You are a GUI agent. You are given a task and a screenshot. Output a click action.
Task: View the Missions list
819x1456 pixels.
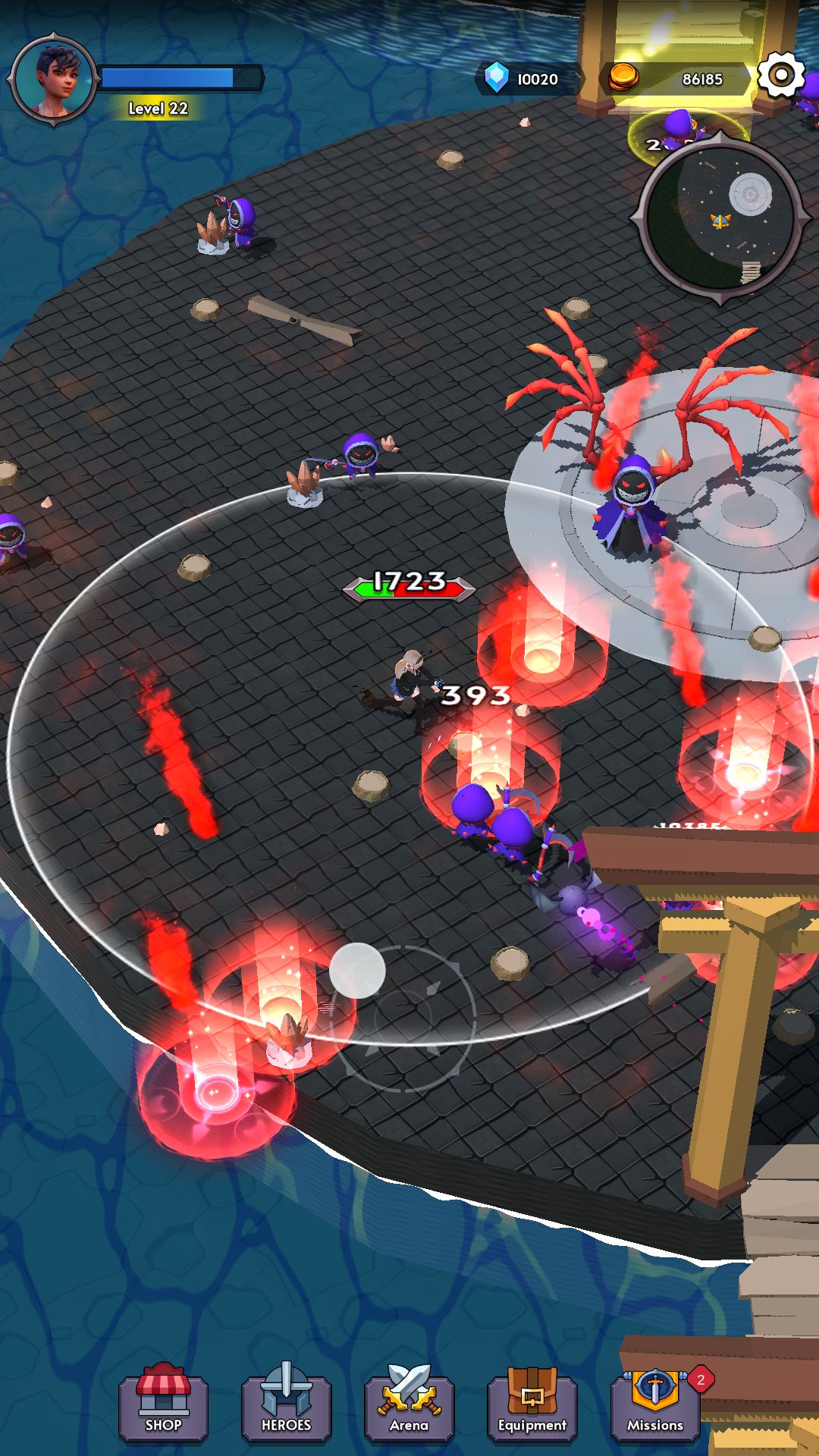pos(655,1405)
